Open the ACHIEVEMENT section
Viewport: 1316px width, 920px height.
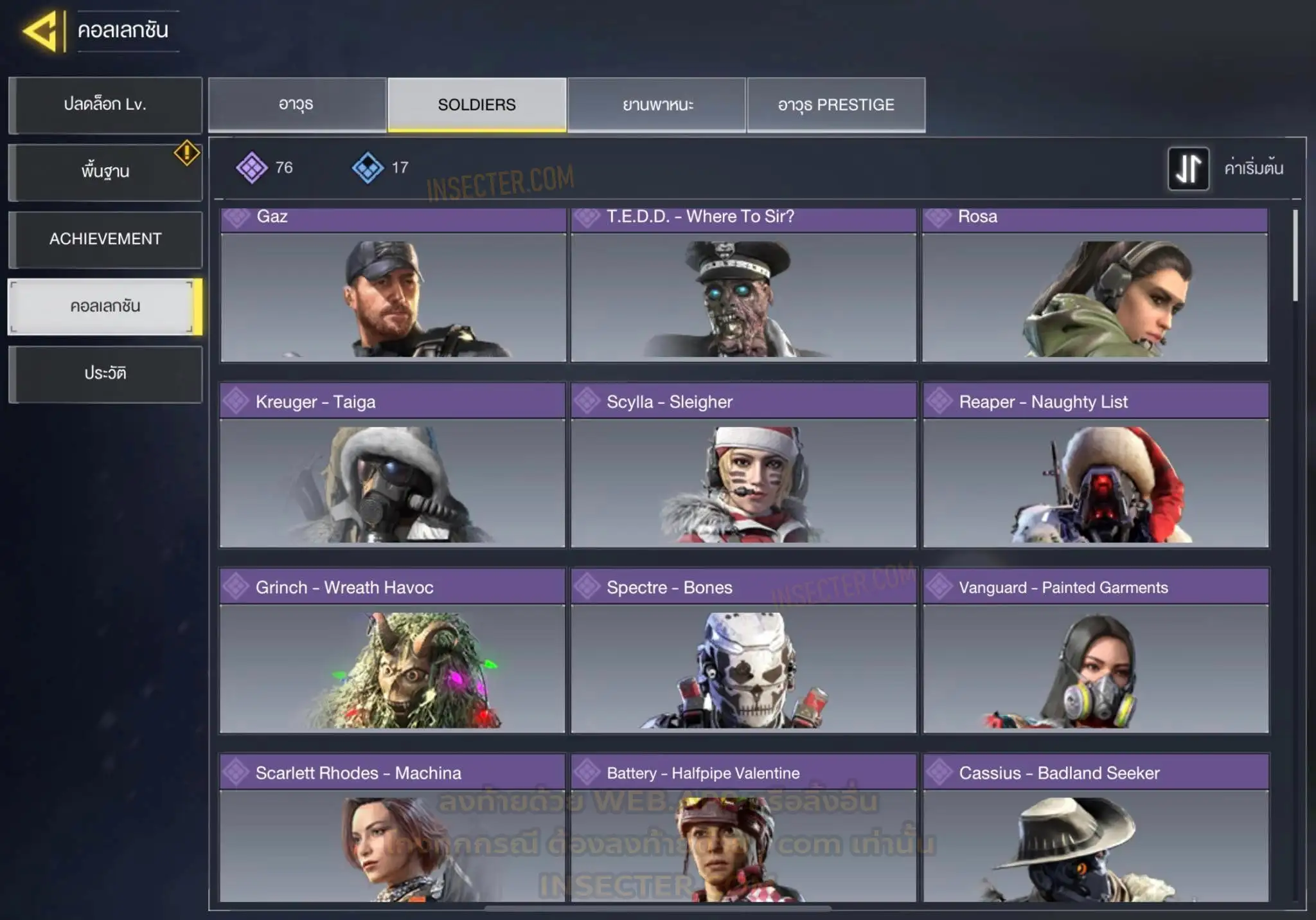(105, 239)
